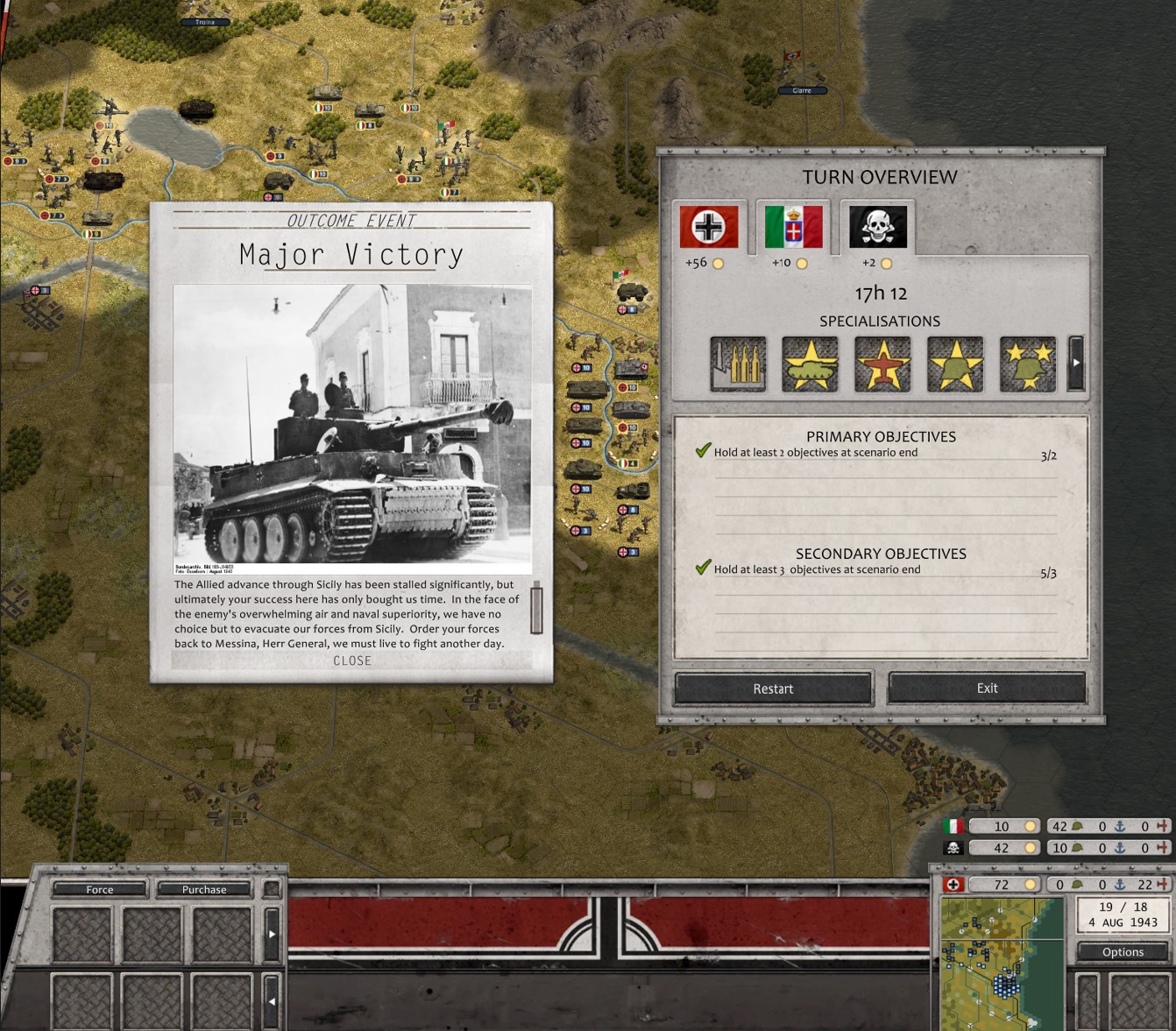This screenshot has width=1176, height=1031.
Task: Select the ammunition shells specialisation icon
Action: [738, 364]
